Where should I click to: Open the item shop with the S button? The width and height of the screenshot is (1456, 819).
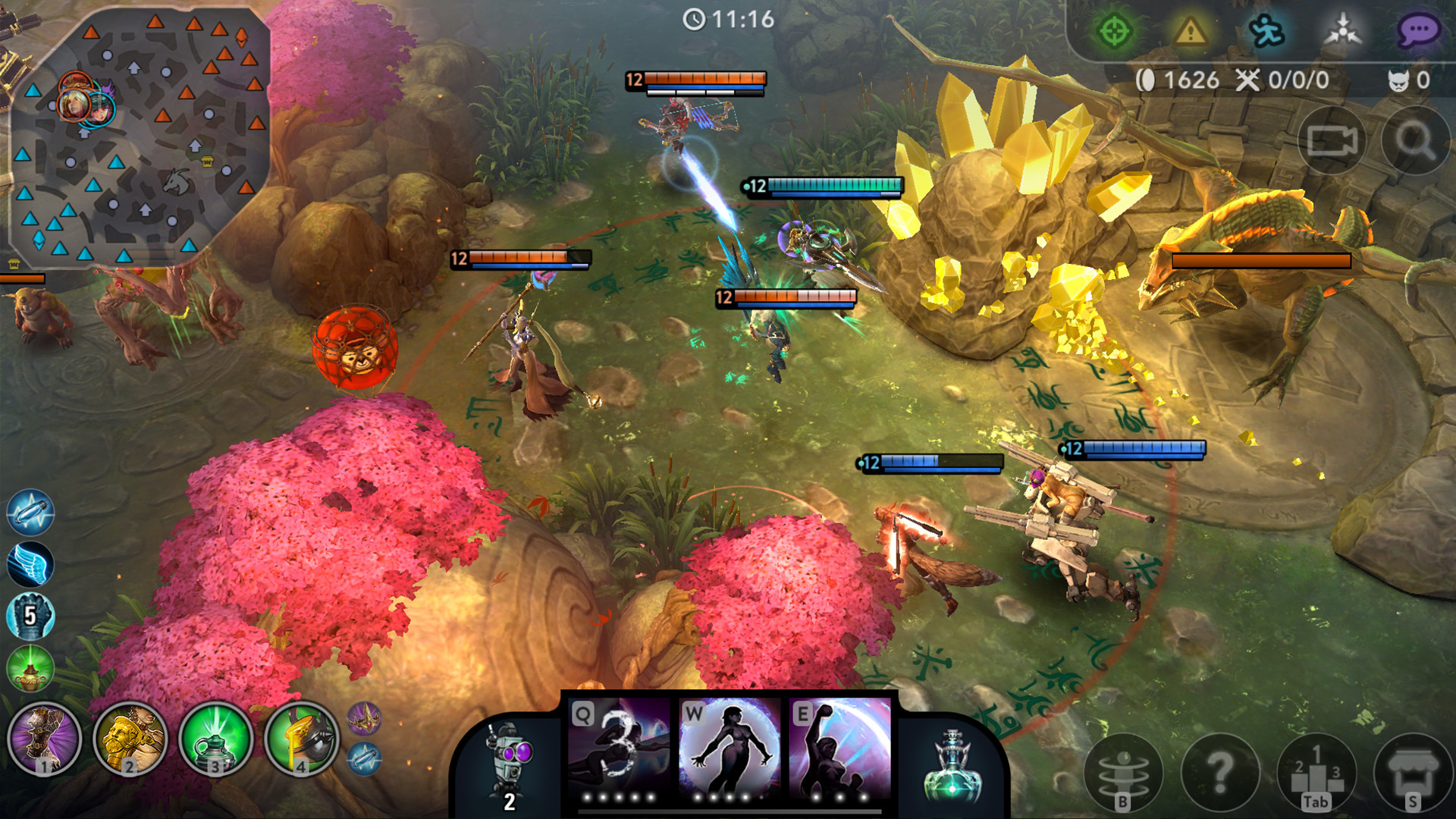(x=1414, y=772)
